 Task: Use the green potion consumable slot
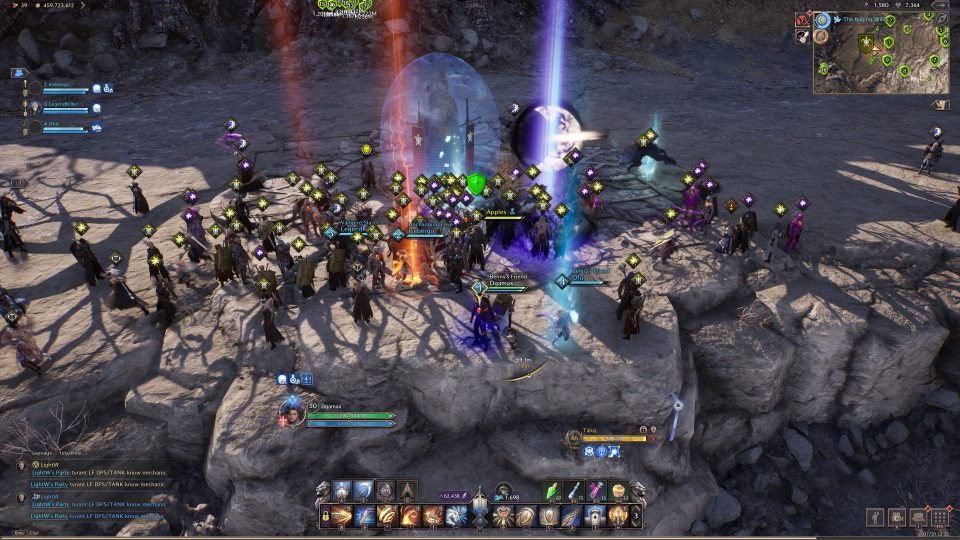[x=555, y=492]
